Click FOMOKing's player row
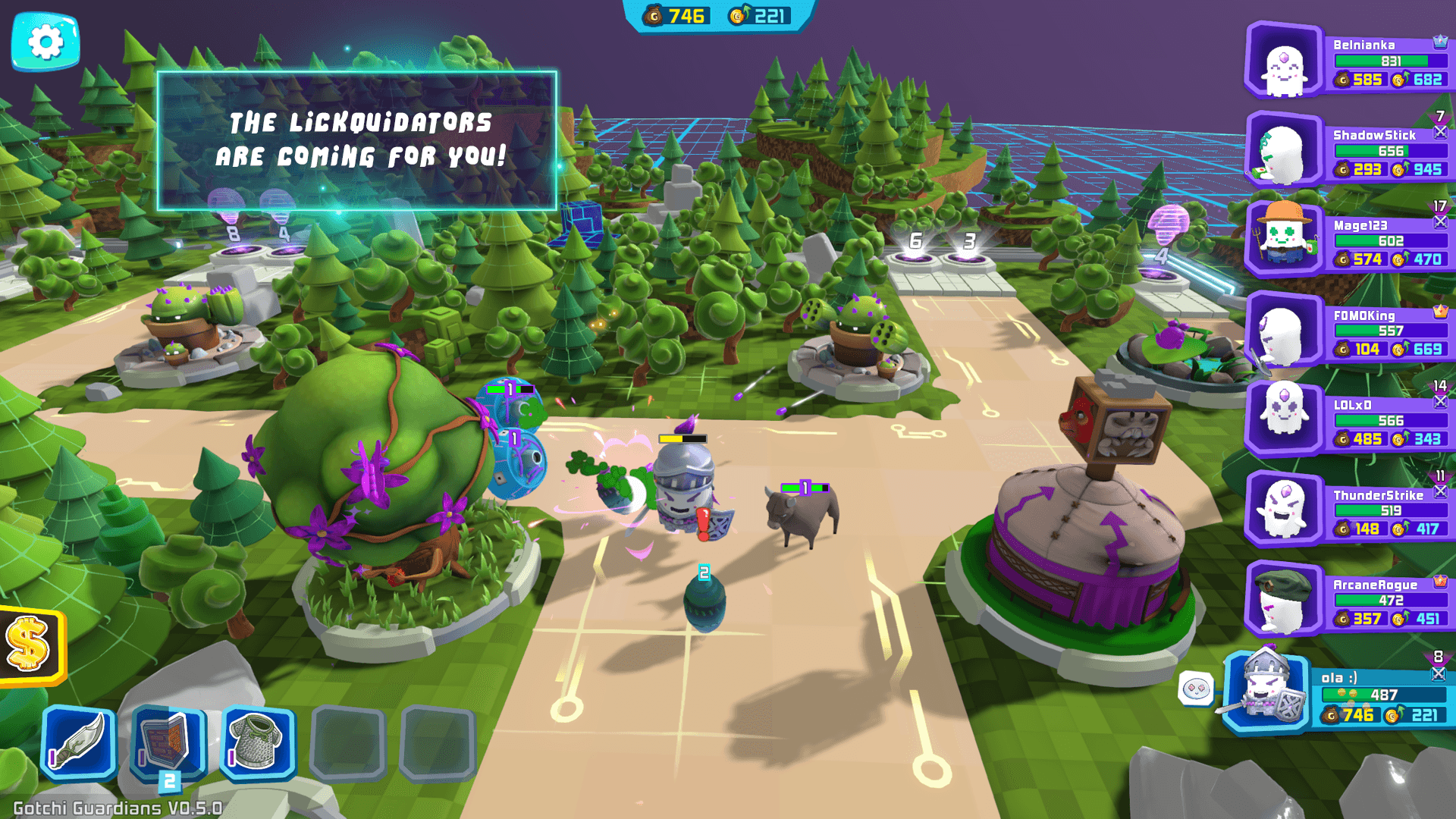Image resolution: width=1456 pixels, height=819 pixels. (x=1350, y=331)
